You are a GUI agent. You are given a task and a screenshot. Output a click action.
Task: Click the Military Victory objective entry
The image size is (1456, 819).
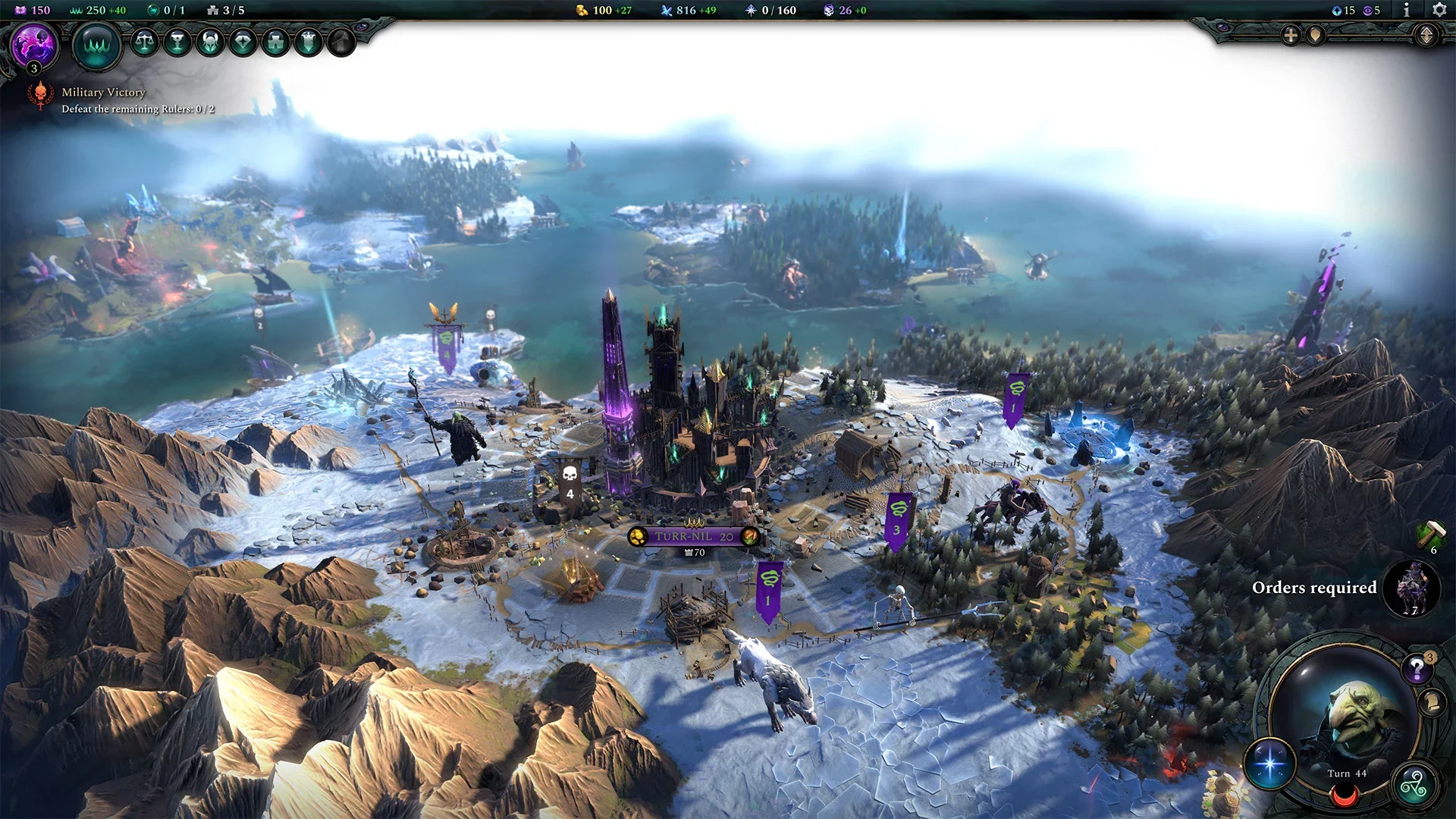tap(104, 92)
